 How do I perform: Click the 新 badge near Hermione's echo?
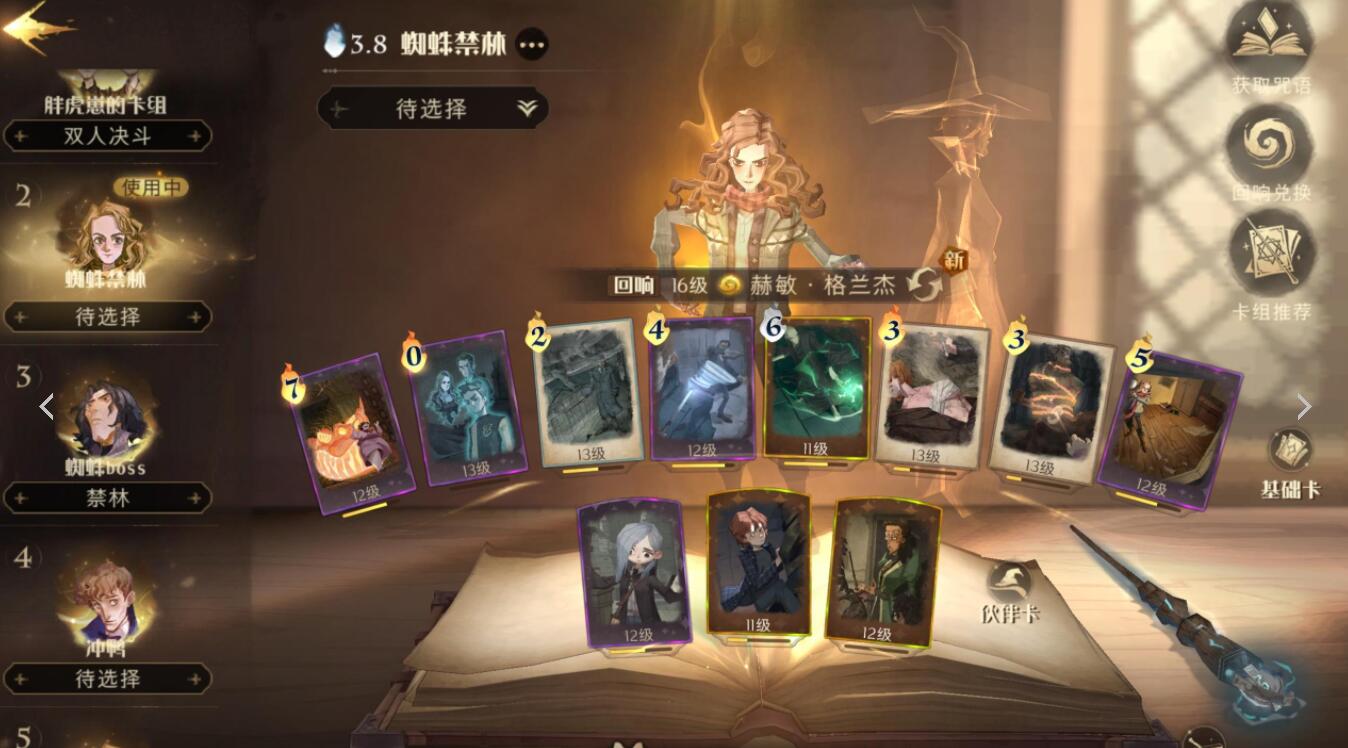click(954, 258)
